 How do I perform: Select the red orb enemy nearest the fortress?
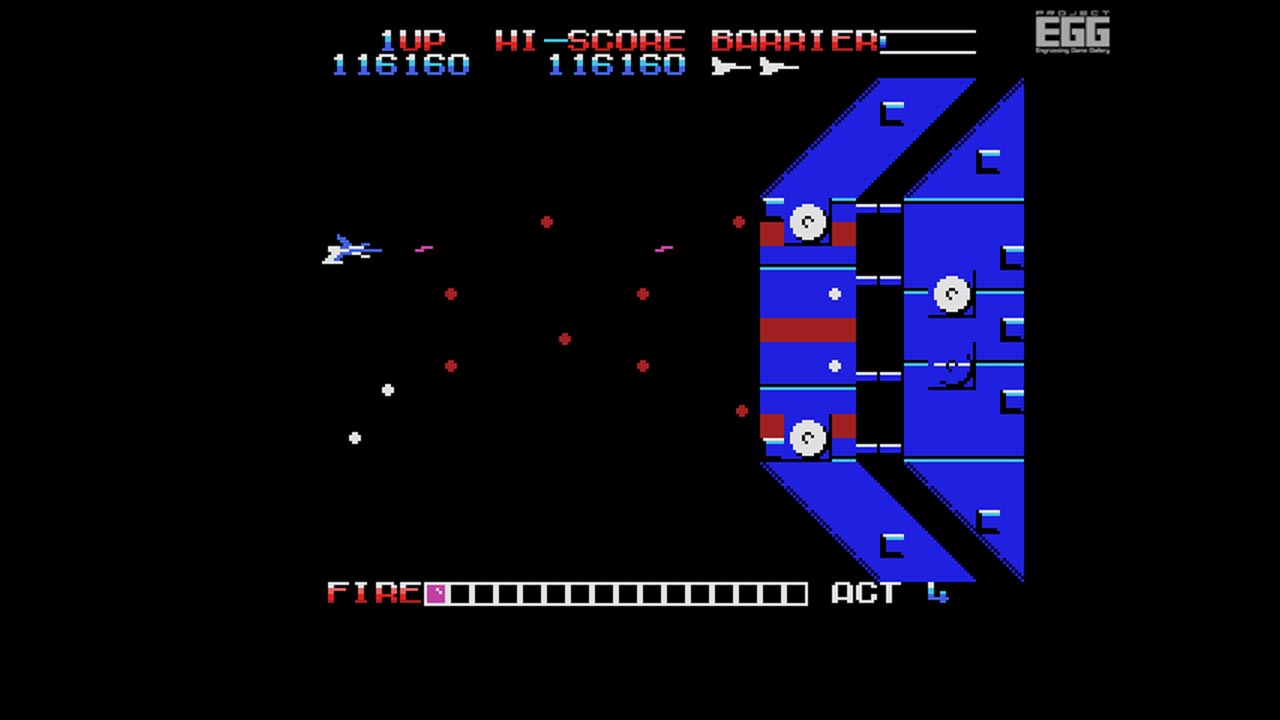tap(737, 221)
